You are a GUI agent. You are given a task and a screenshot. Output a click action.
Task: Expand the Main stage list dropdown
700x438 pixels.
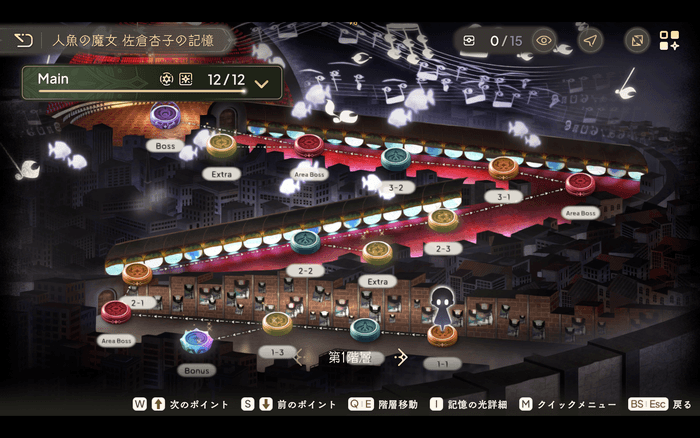pos(262,83)
